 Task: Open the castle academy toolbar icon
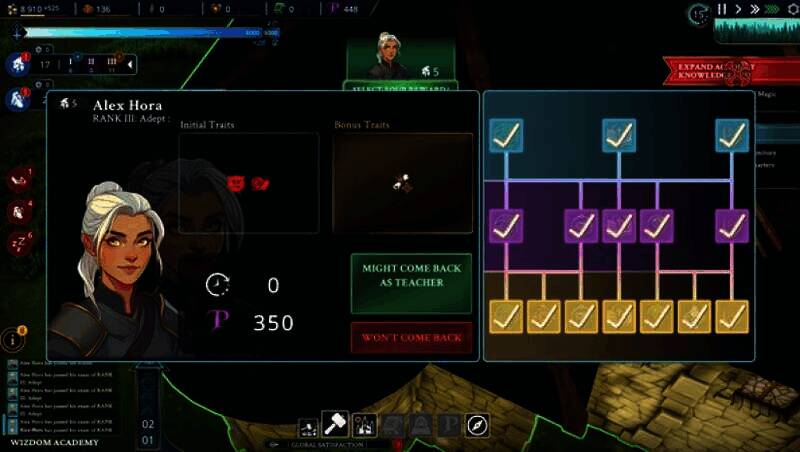[x=364, y=426]
